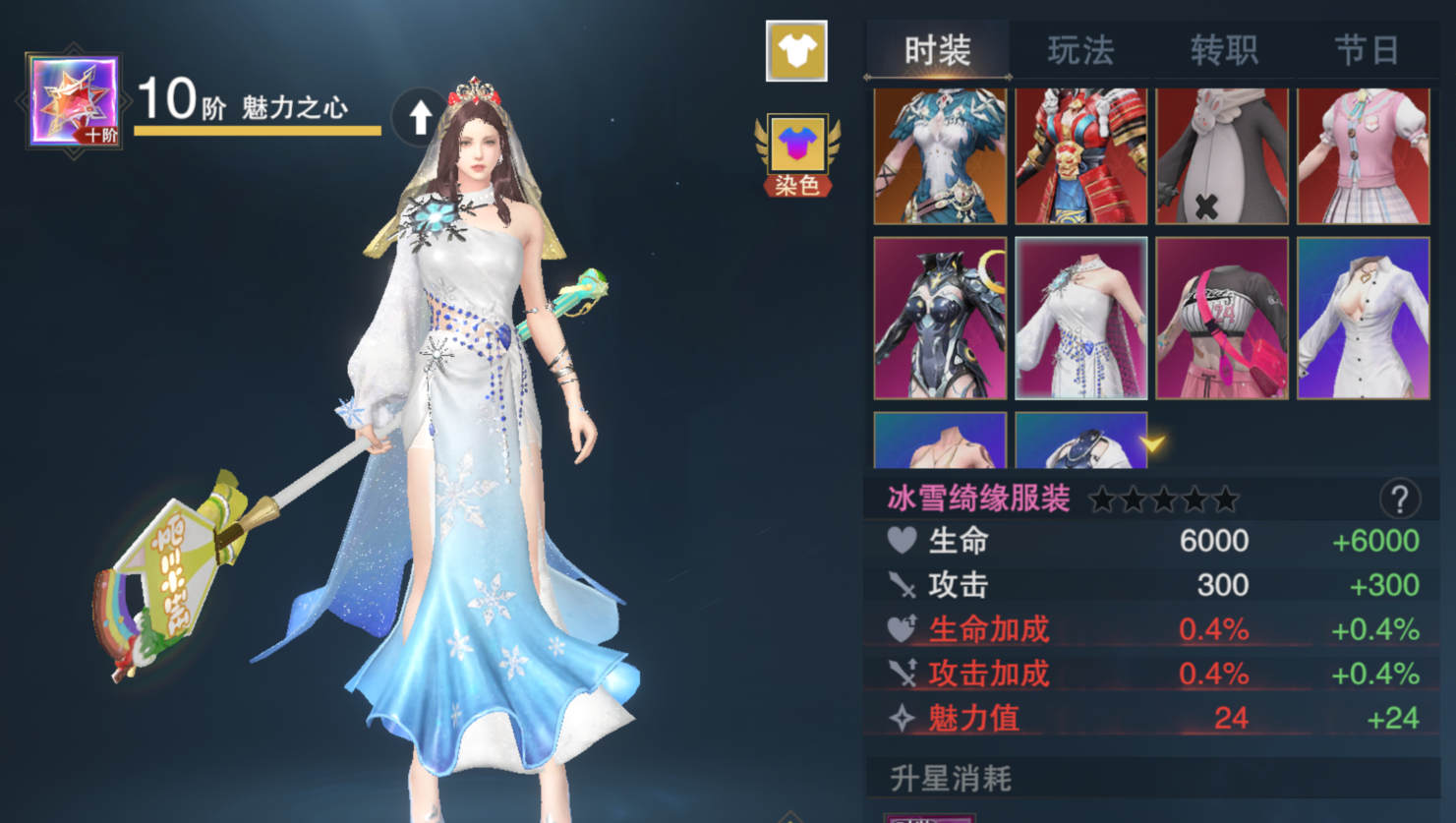This screenshot has height=823, width=1456.
Task: Open the 染色 dye button
Action: click(796, 155)
